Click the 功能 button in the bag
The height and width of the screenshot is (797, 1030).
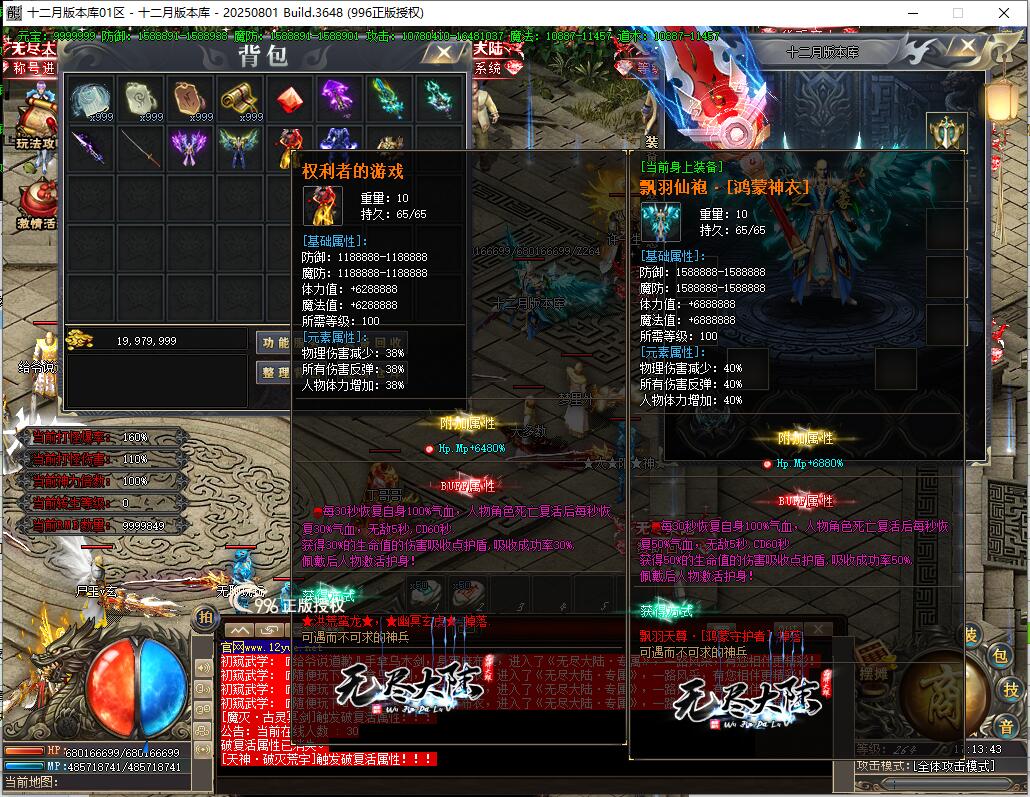tap(274, 342)
